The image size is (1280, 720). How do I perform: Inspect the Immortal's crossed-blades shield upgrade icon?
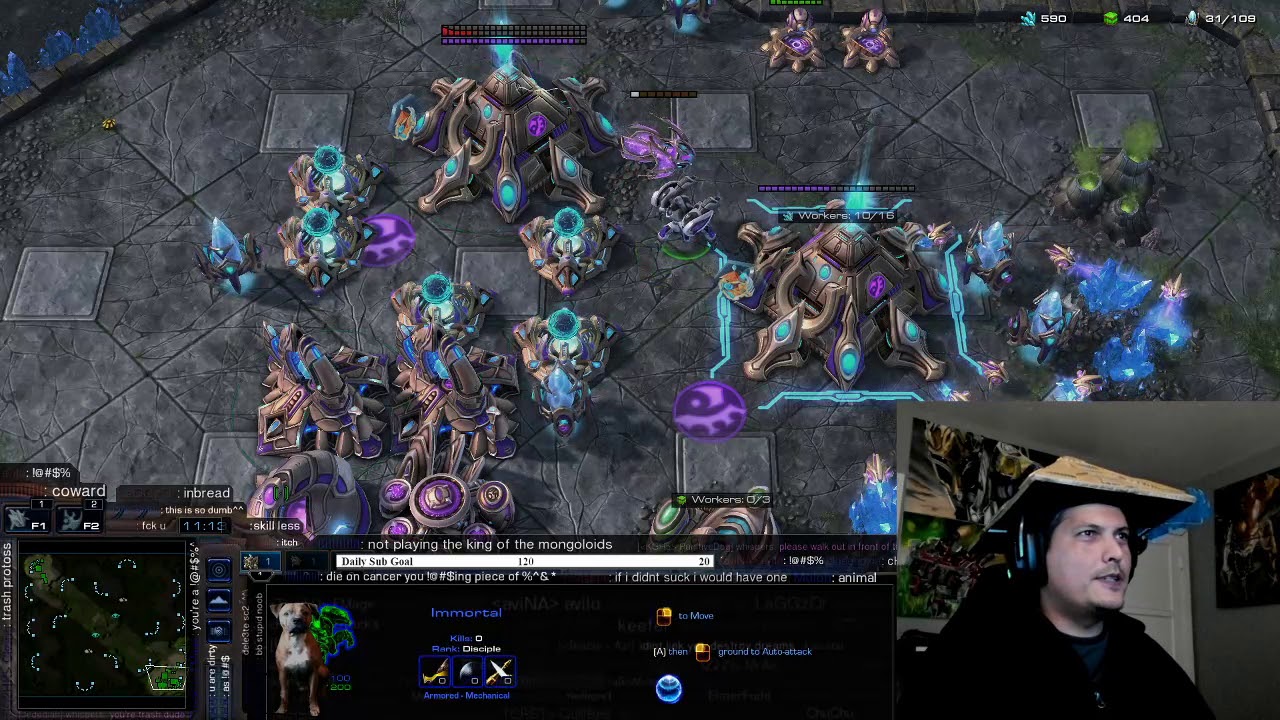[500, 672]
